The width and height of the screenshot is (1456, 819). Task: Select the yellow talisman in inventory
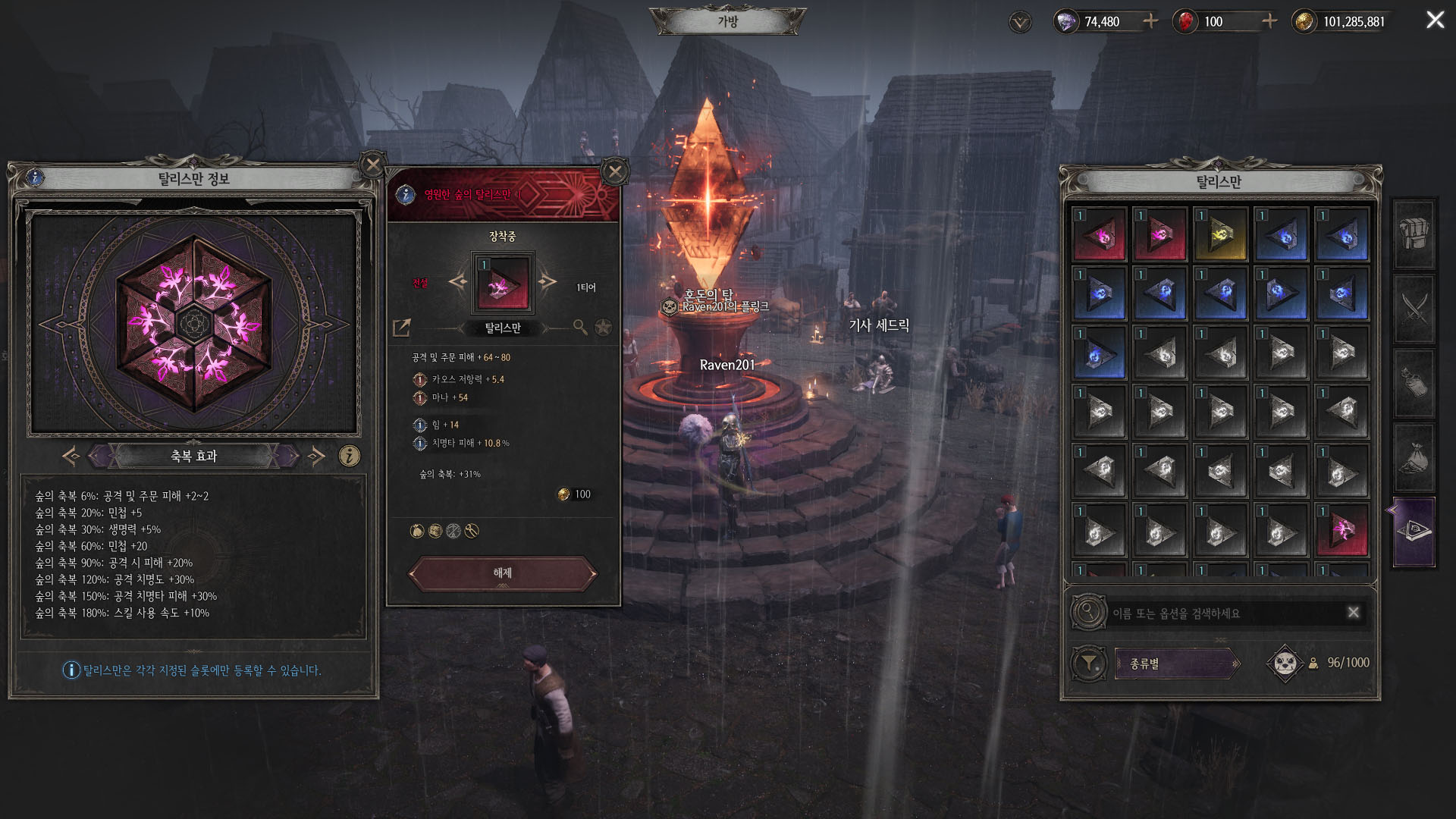pyautogui.click(x=1220, y=235)
